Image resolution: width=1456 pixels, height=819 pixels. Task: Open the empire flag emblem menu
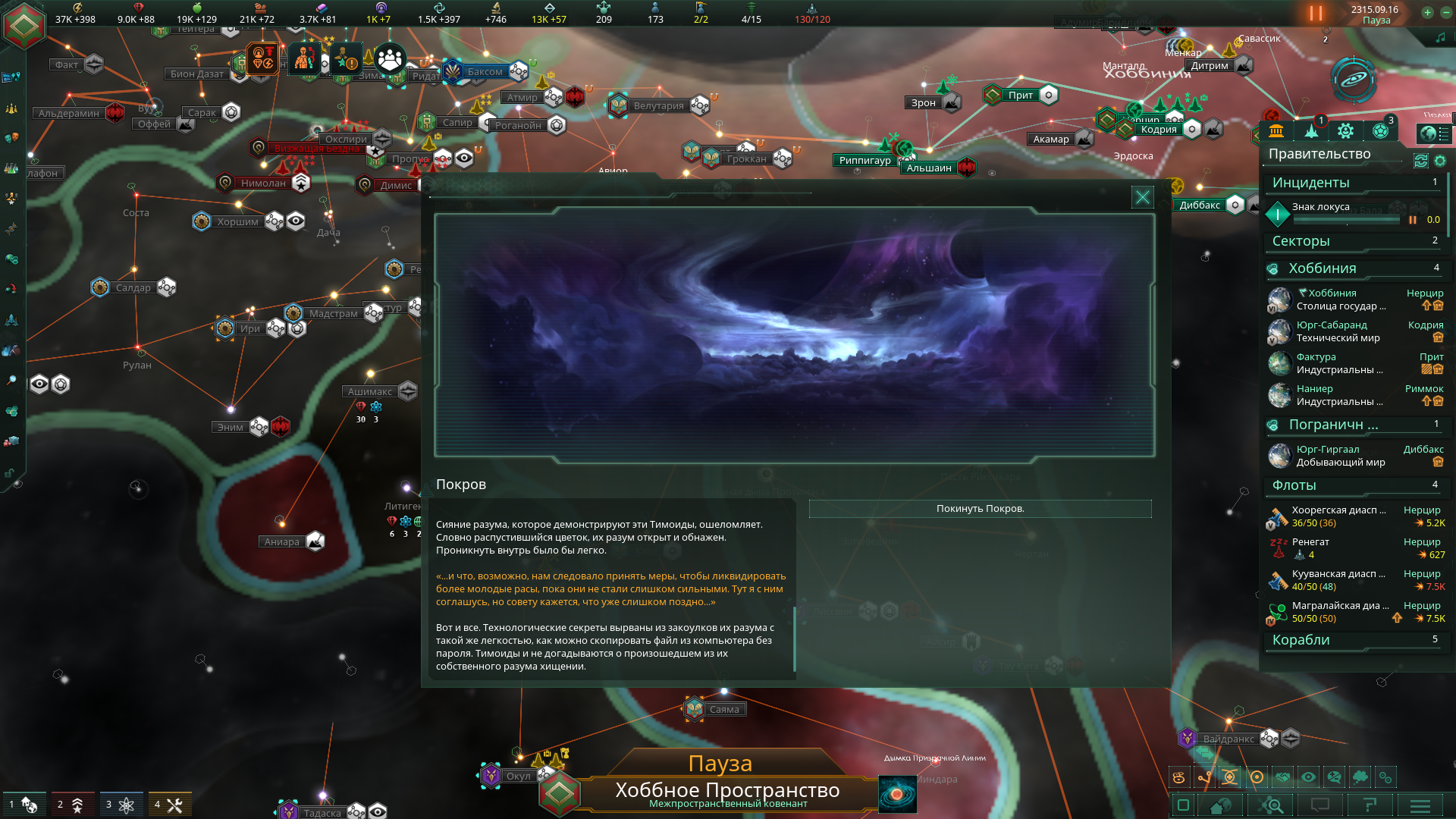click(24, 25)
